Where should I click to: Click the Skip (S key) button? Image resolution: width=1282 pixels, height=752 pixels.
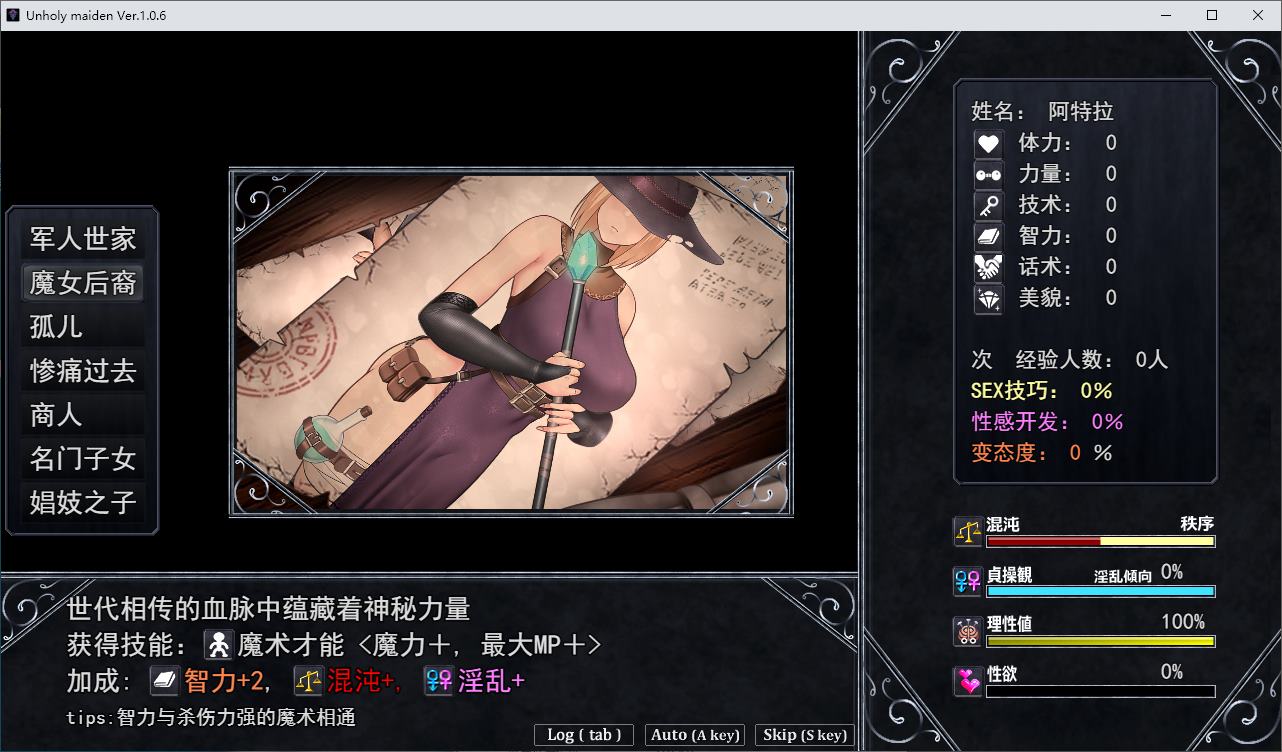tap(804, 734)
